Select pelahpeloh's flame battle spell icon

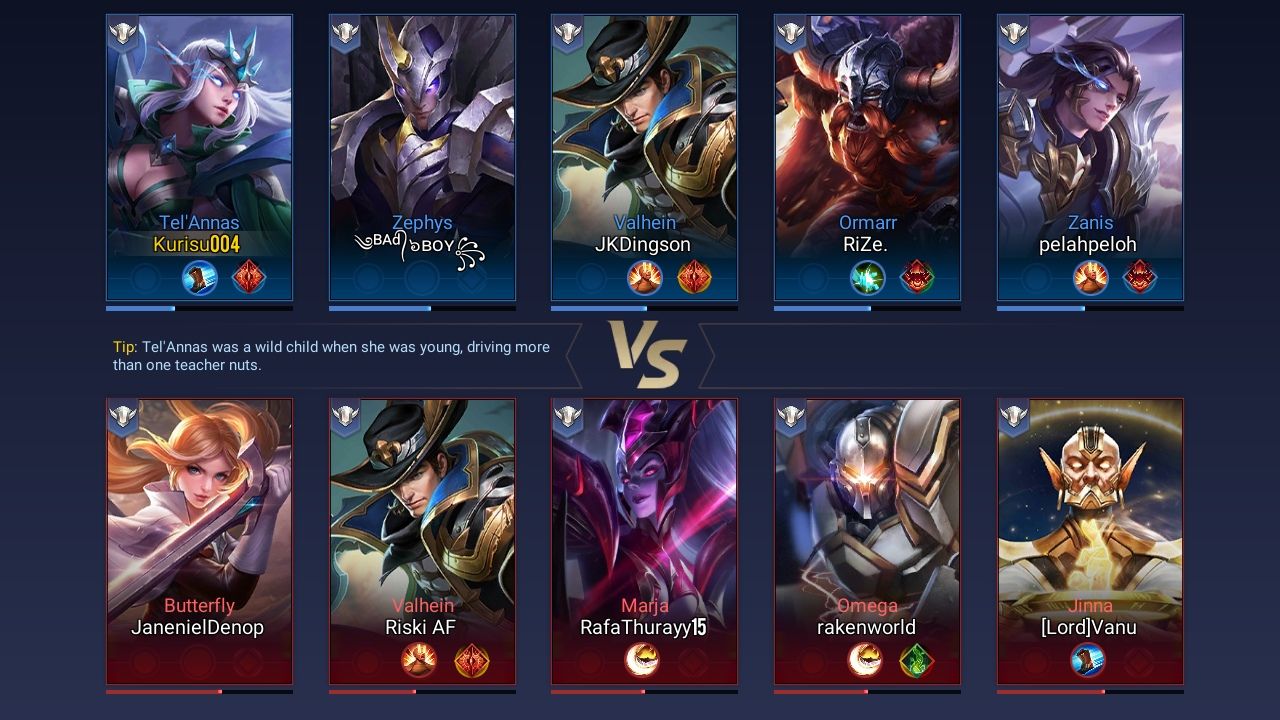pos(1090,277)
